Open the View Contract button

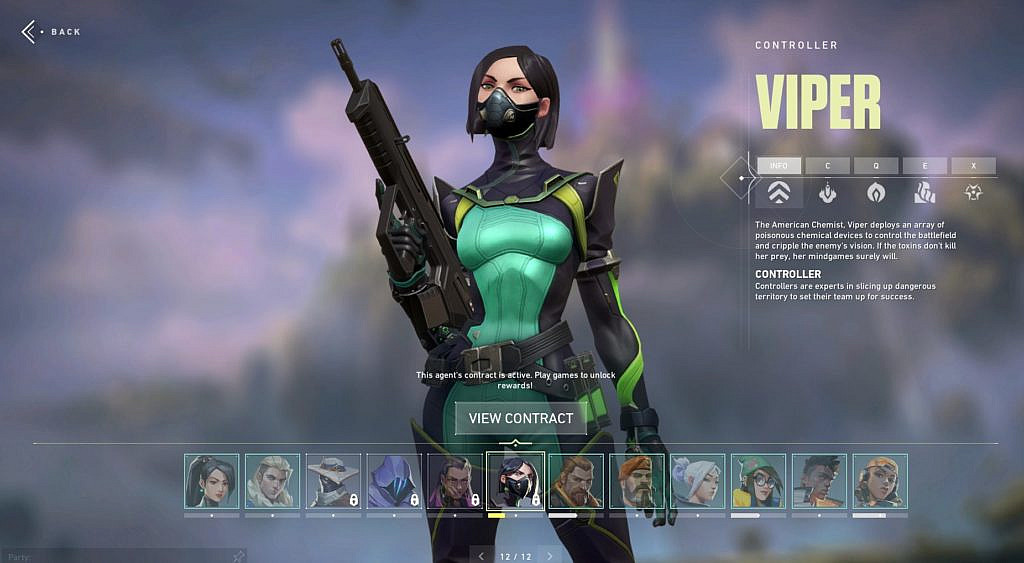(x=520, y=418)
